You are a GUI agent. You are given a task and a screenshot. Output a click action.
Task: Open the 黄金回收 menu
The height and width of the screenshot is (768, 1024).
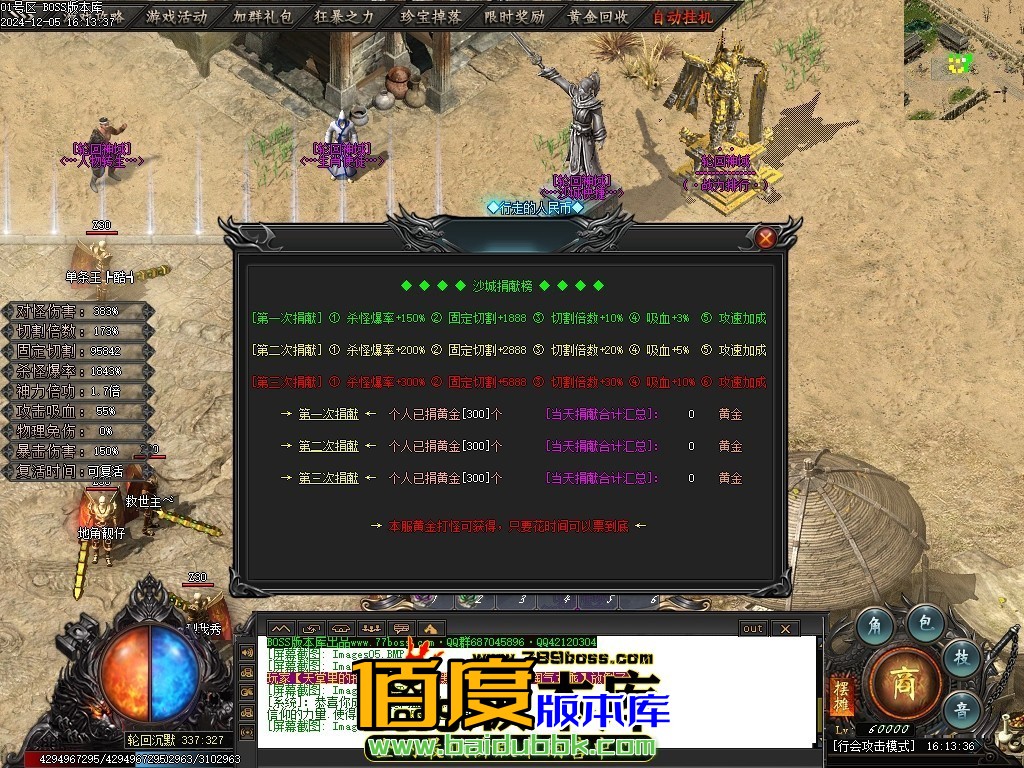(598, 16)
